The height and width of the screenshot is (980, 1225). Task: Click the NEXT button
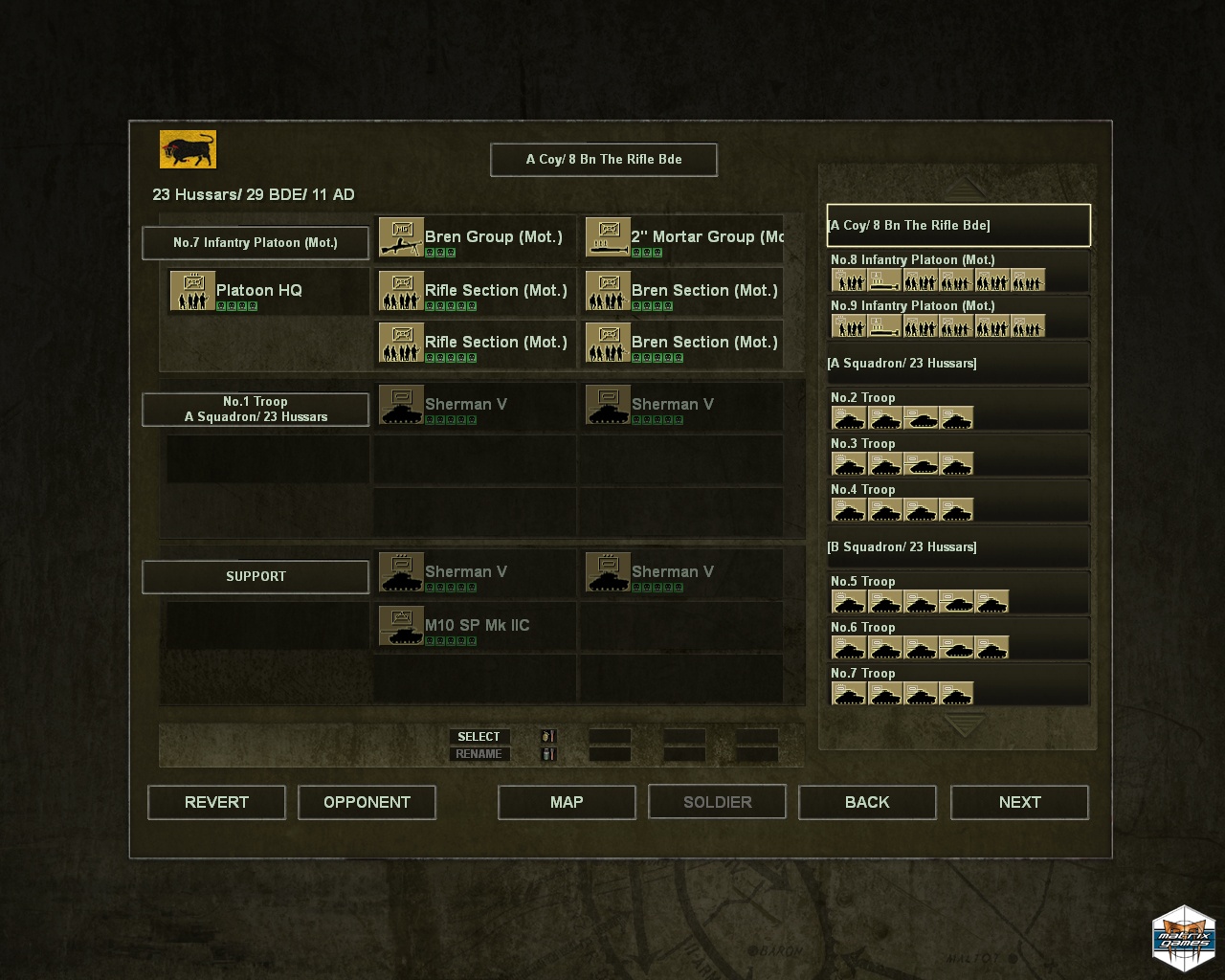tap(1019, 802)
